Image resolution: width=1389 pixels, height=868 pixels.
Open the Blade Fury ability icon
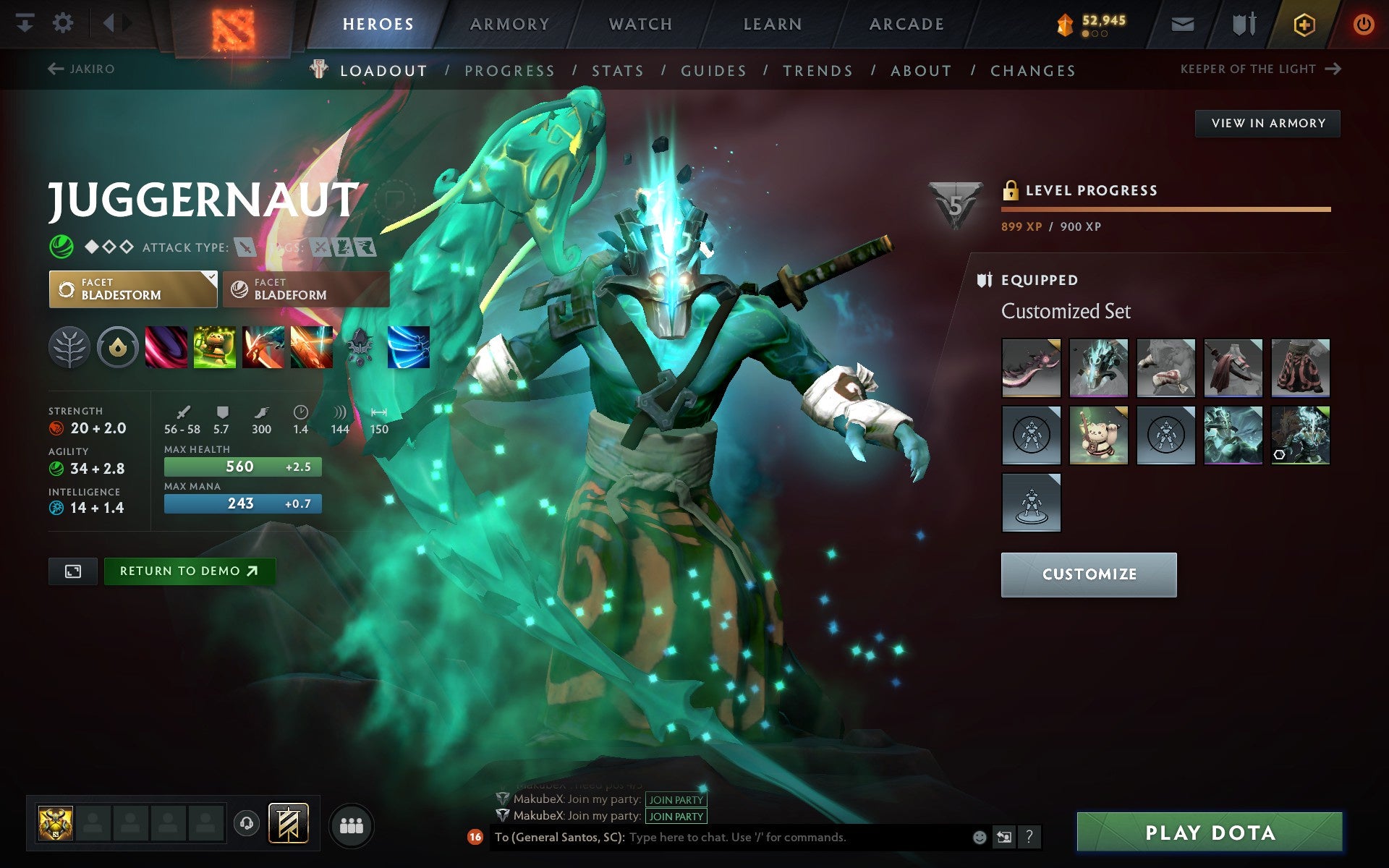[x=167, y=347]
